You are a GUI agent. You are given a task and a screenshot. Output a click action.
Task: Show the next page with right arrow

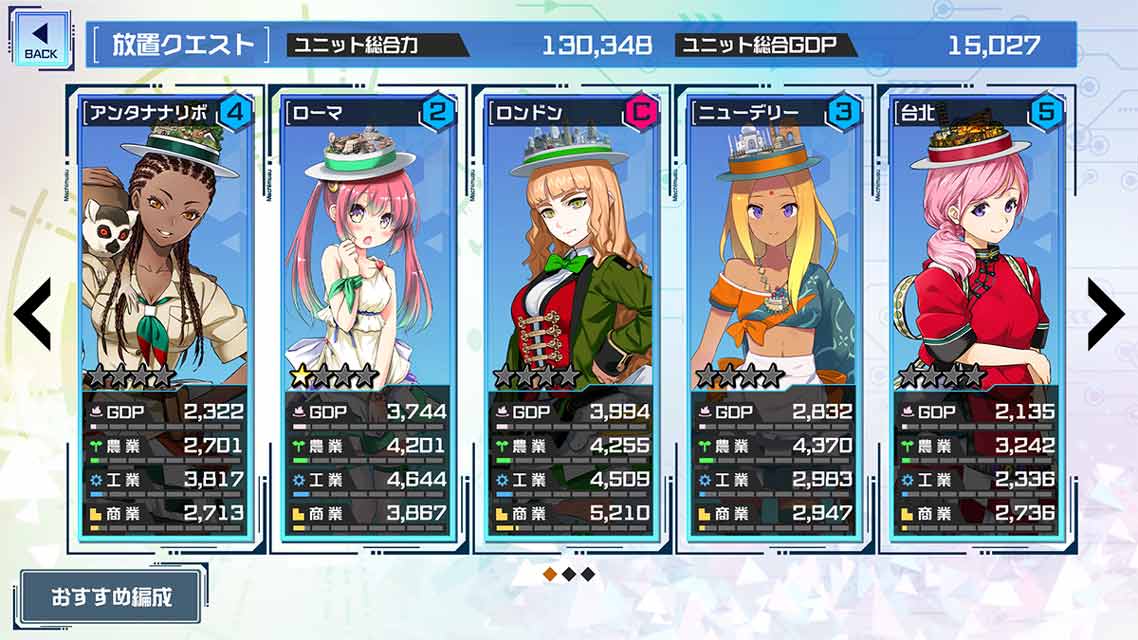(x=1105, y=314)
